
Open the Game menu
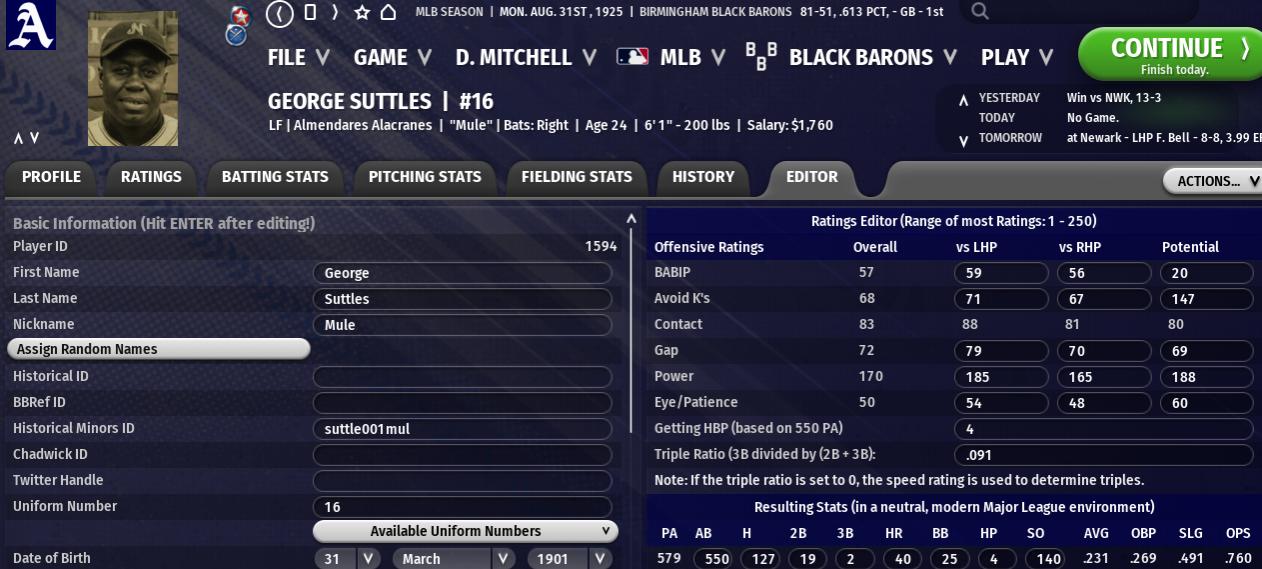click(392, 57)
